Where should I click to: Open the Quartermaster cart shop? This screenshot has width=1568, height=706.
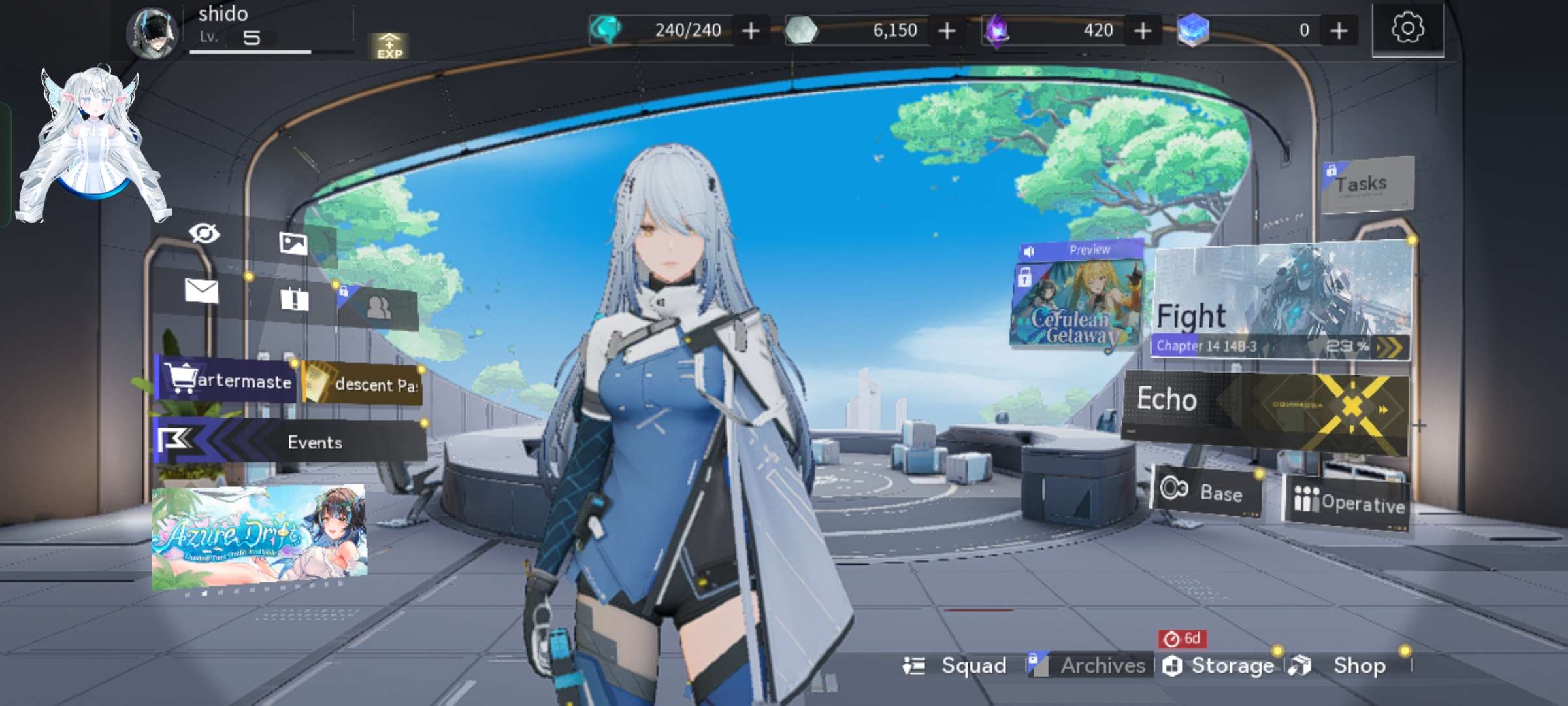pyautogui.click(x=227, y=380)
